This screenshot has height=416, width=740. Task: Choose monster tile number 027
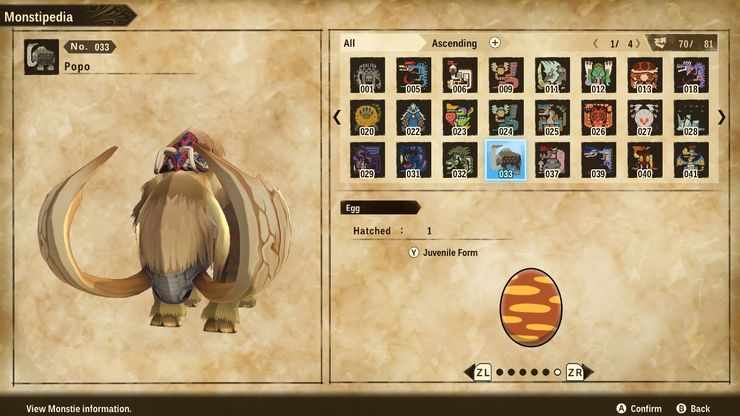pyautogui.click(x=644, y=117)
